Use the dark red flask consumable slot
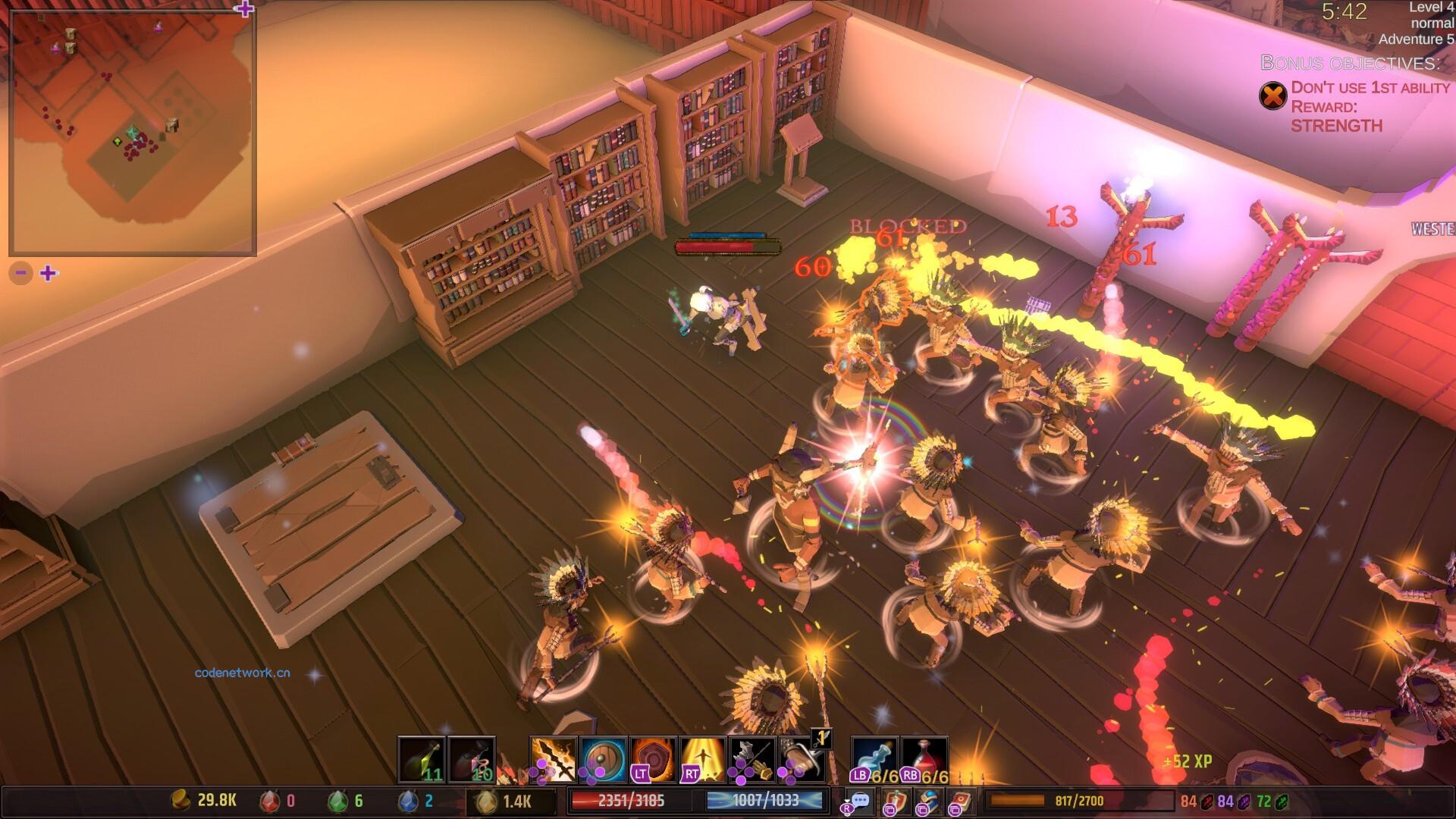 click(x=472, y=759)
